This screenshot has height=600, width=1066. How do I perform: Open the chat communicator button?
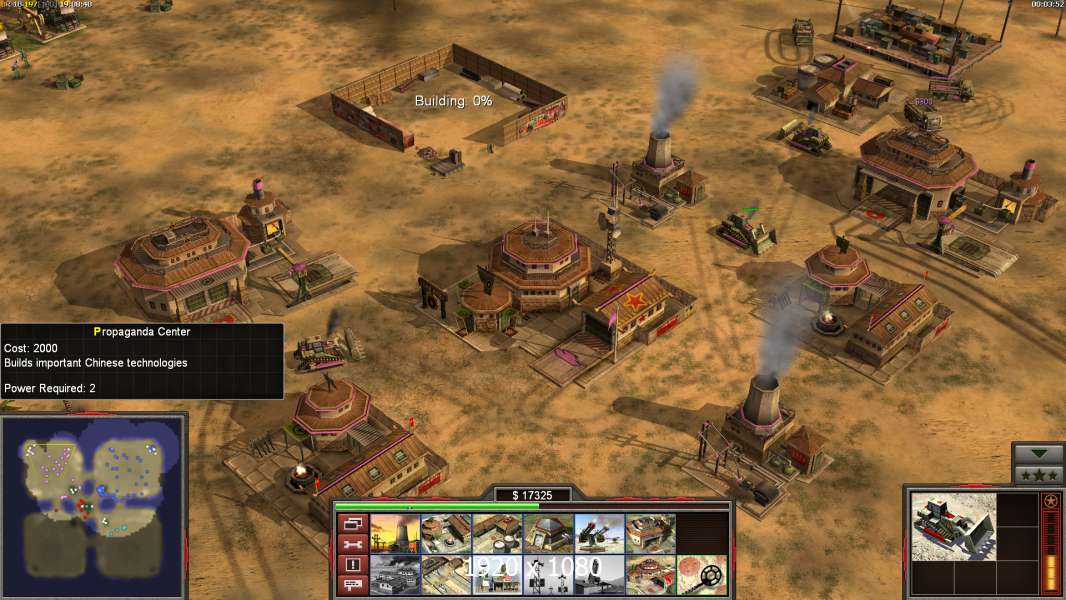click(x=352, y=586)
